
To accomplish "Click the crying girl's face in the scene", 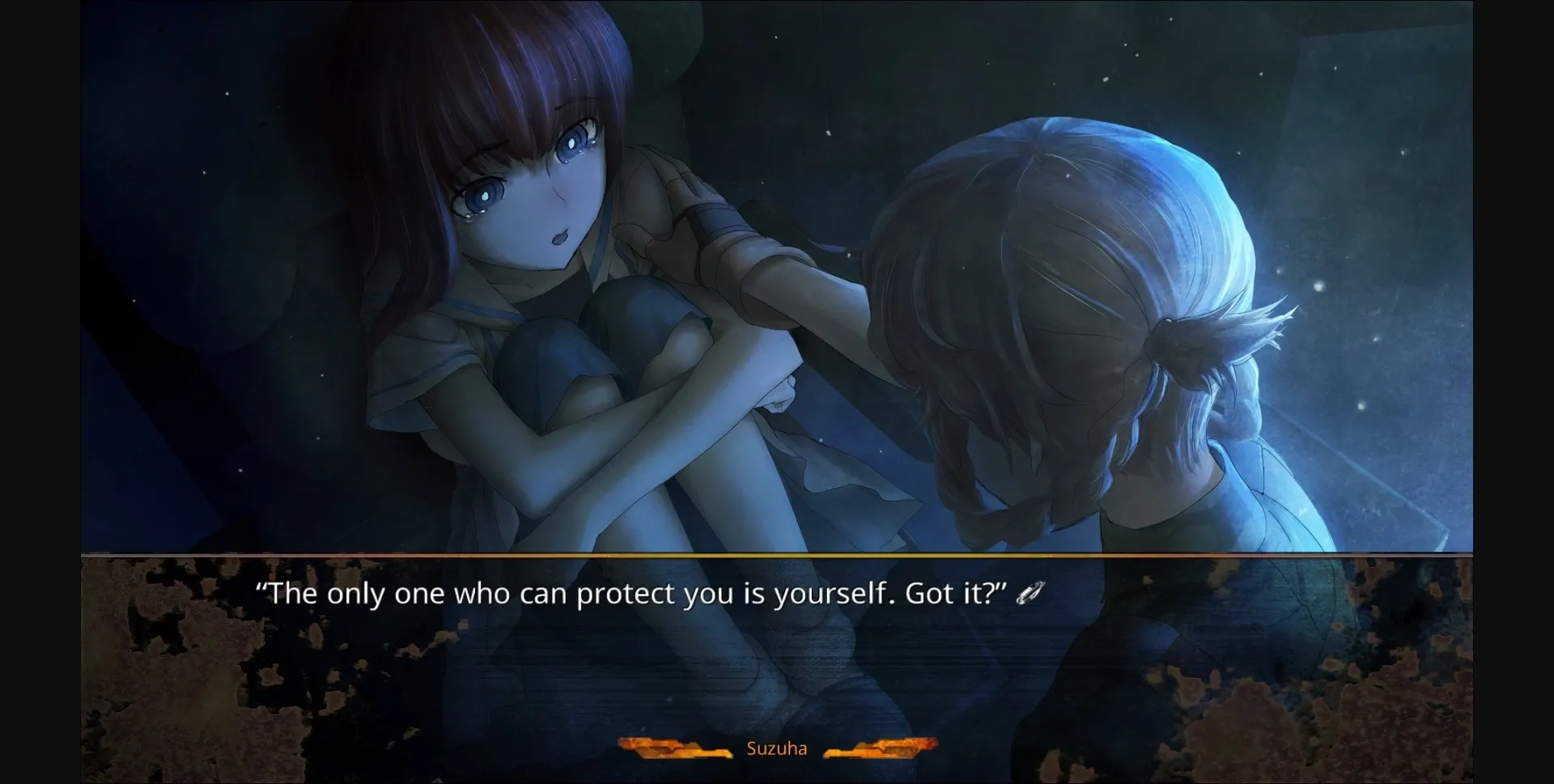I will pyautogui.click(x=534, y=194).
